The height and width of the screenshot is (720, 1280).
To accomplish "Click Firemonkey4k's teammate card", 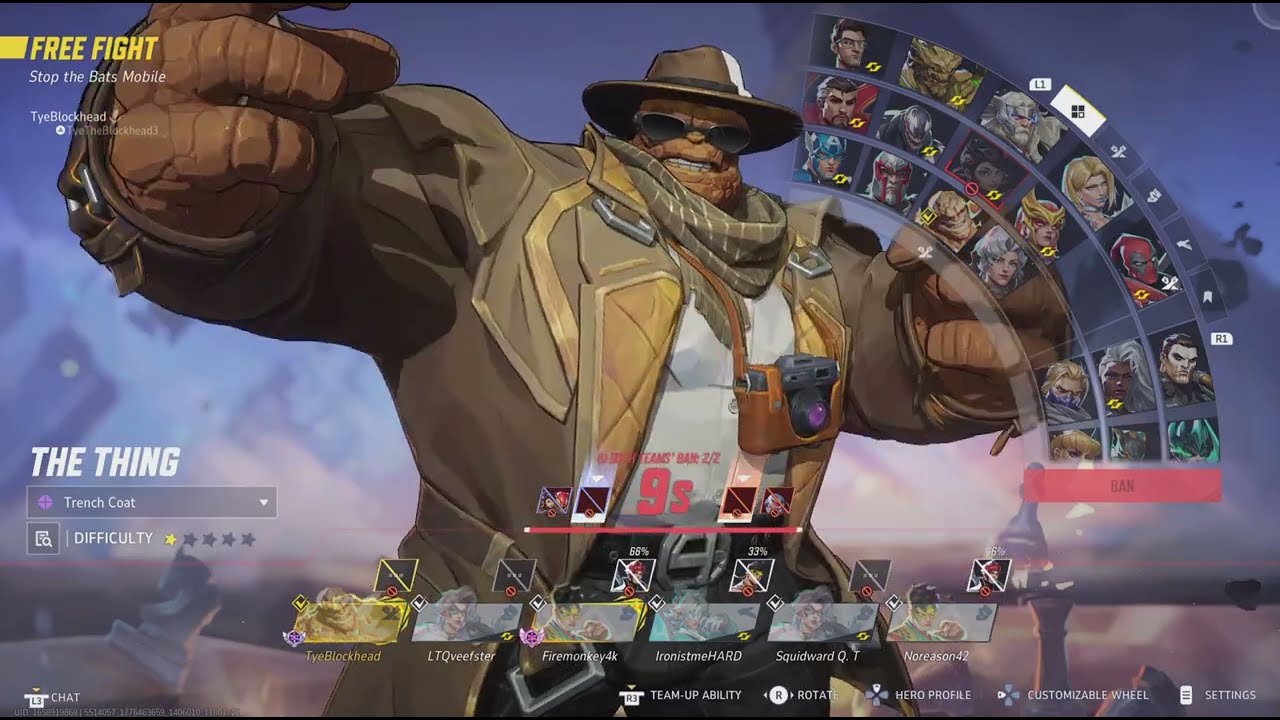I will click(x=585, y=622).
